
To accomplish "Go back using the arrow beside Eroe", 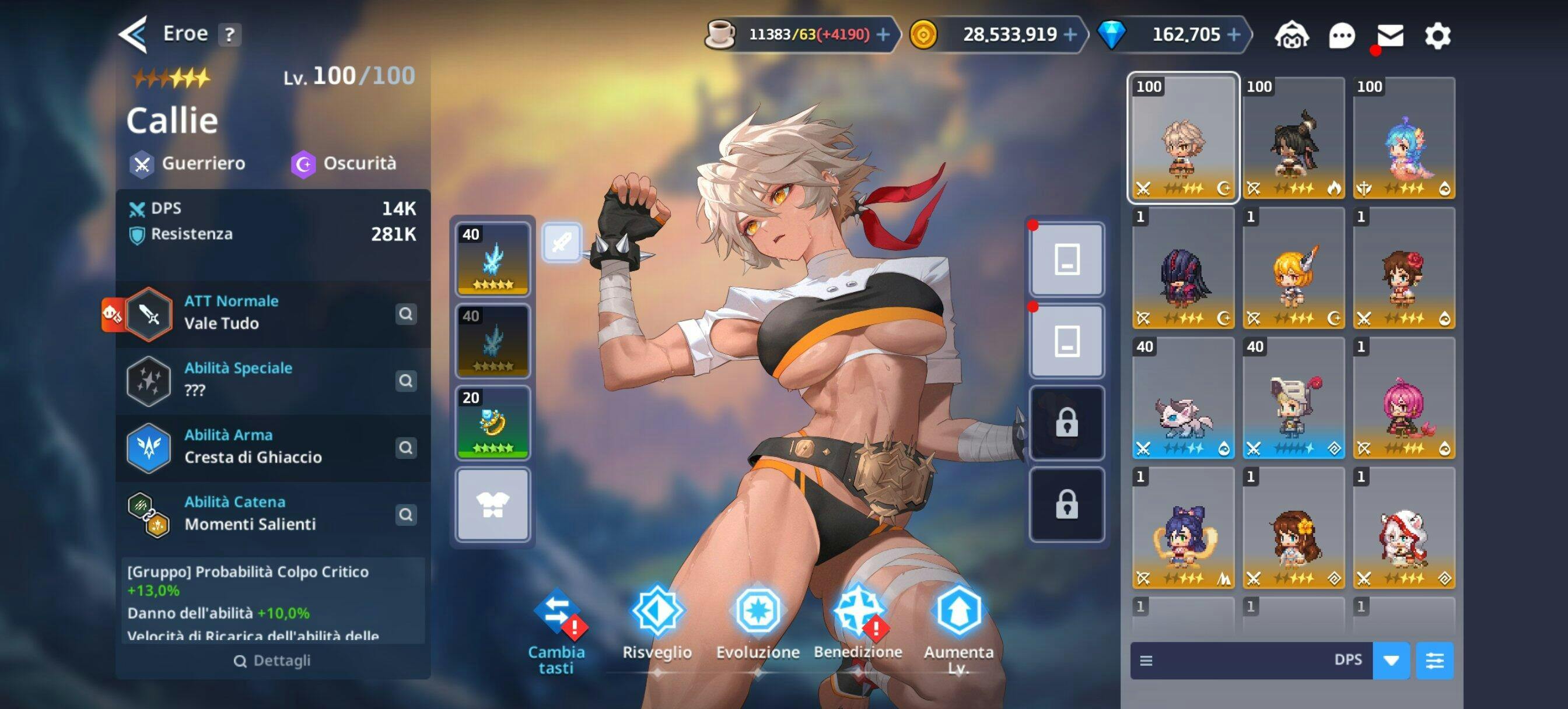I will click(132, 34).
